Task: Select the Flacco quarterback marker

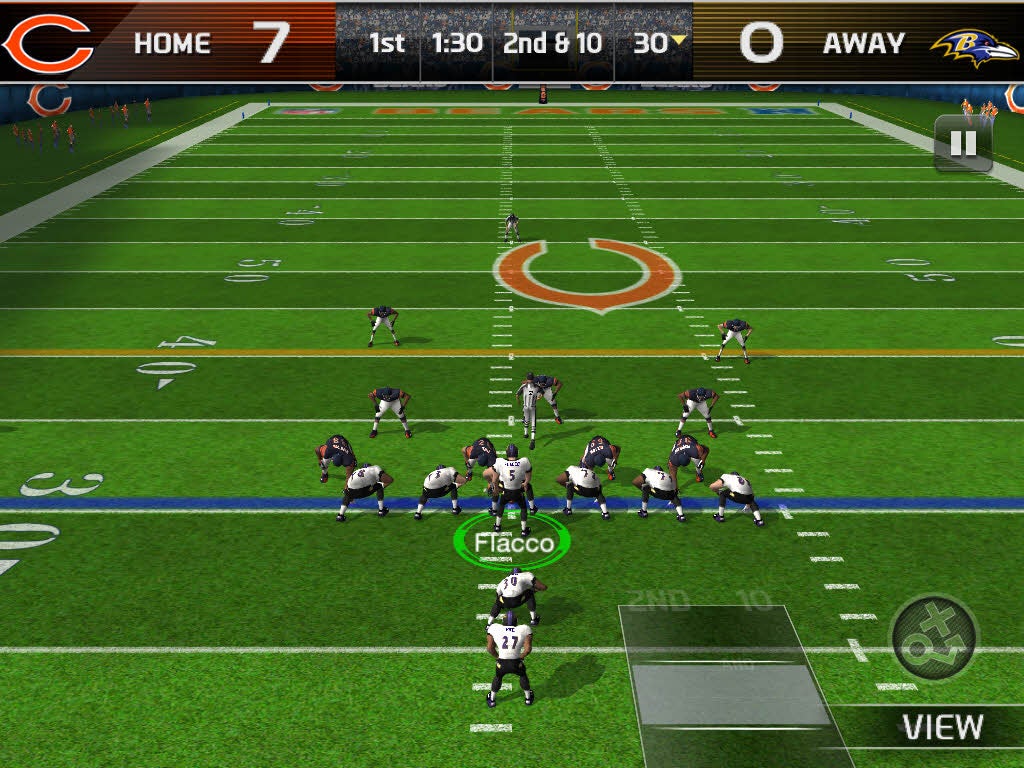Action: (x=512, y=543)
